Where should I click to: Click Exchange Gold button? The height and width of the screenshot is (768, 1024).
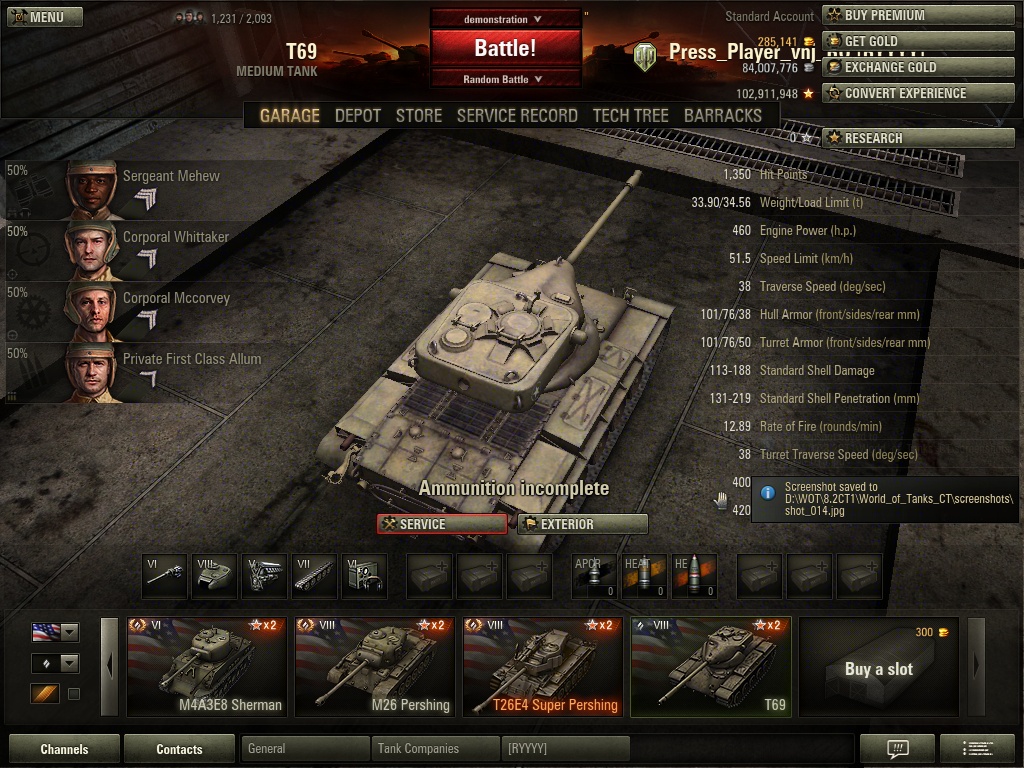tap(918, 67)
